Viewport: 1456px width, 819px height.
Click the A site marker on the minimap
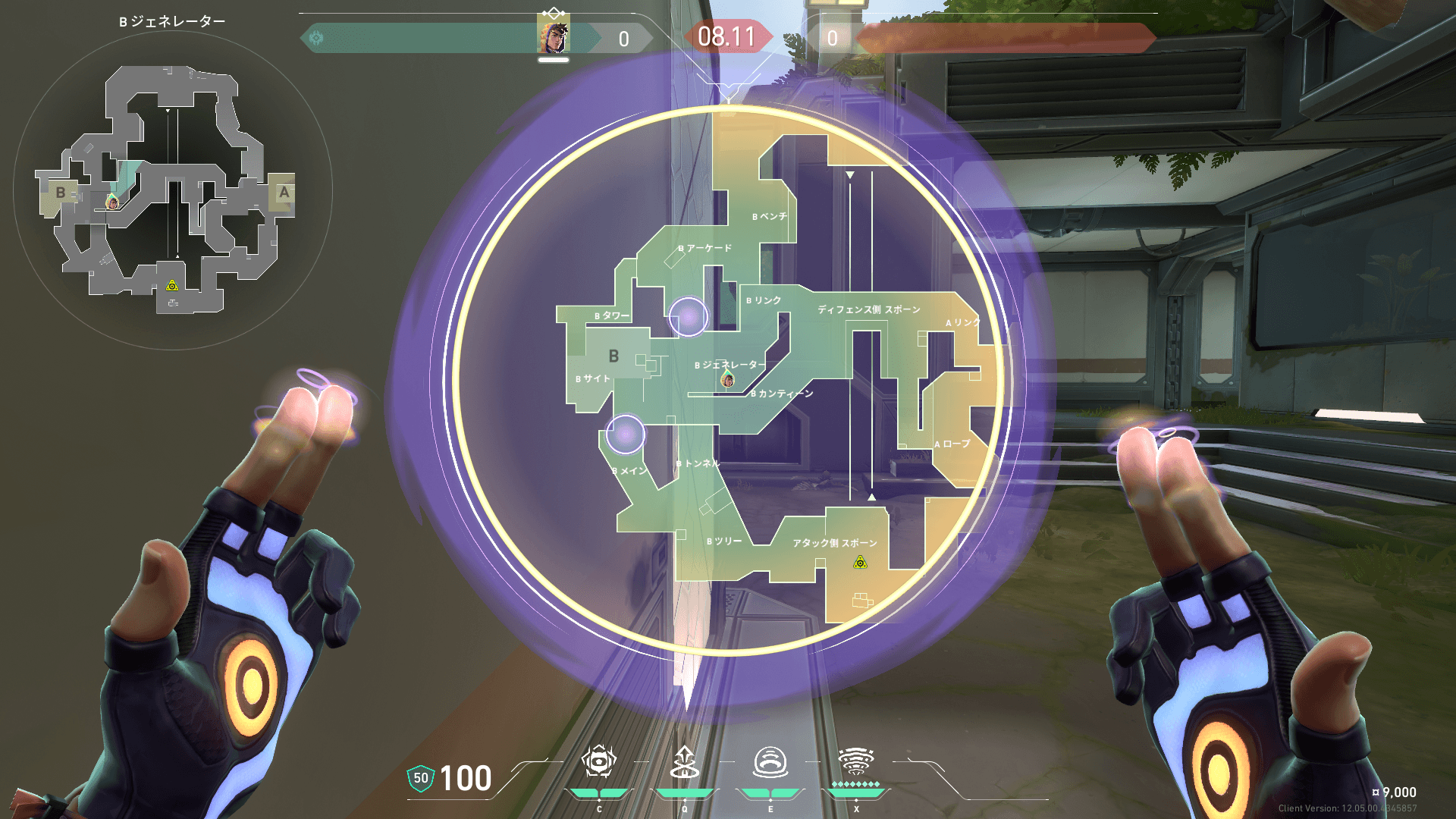(x=284, y=192)
